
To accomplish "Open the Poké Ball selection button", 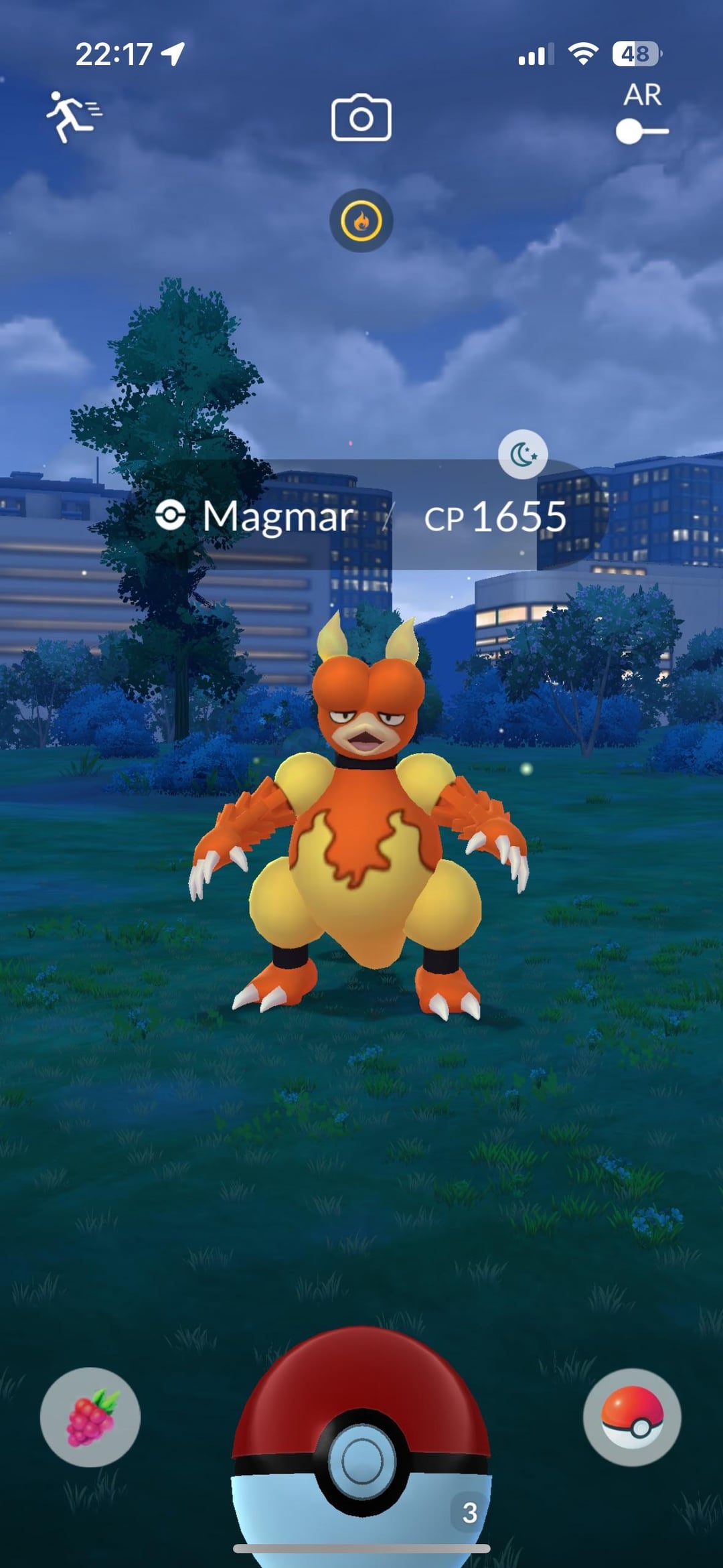I will [x=632, y=1417].
